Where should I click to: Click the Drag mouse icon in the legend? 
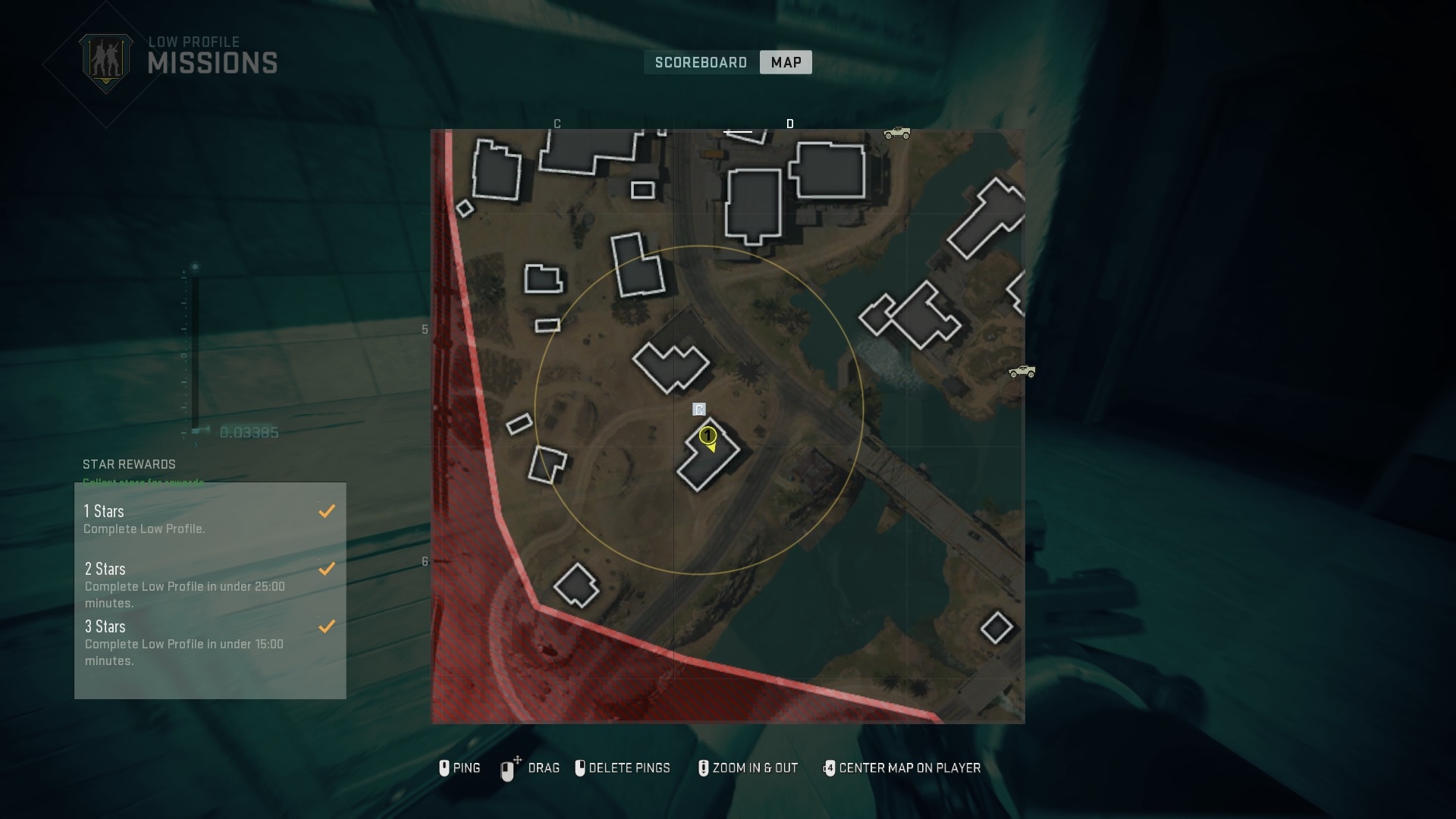(507, 768)
